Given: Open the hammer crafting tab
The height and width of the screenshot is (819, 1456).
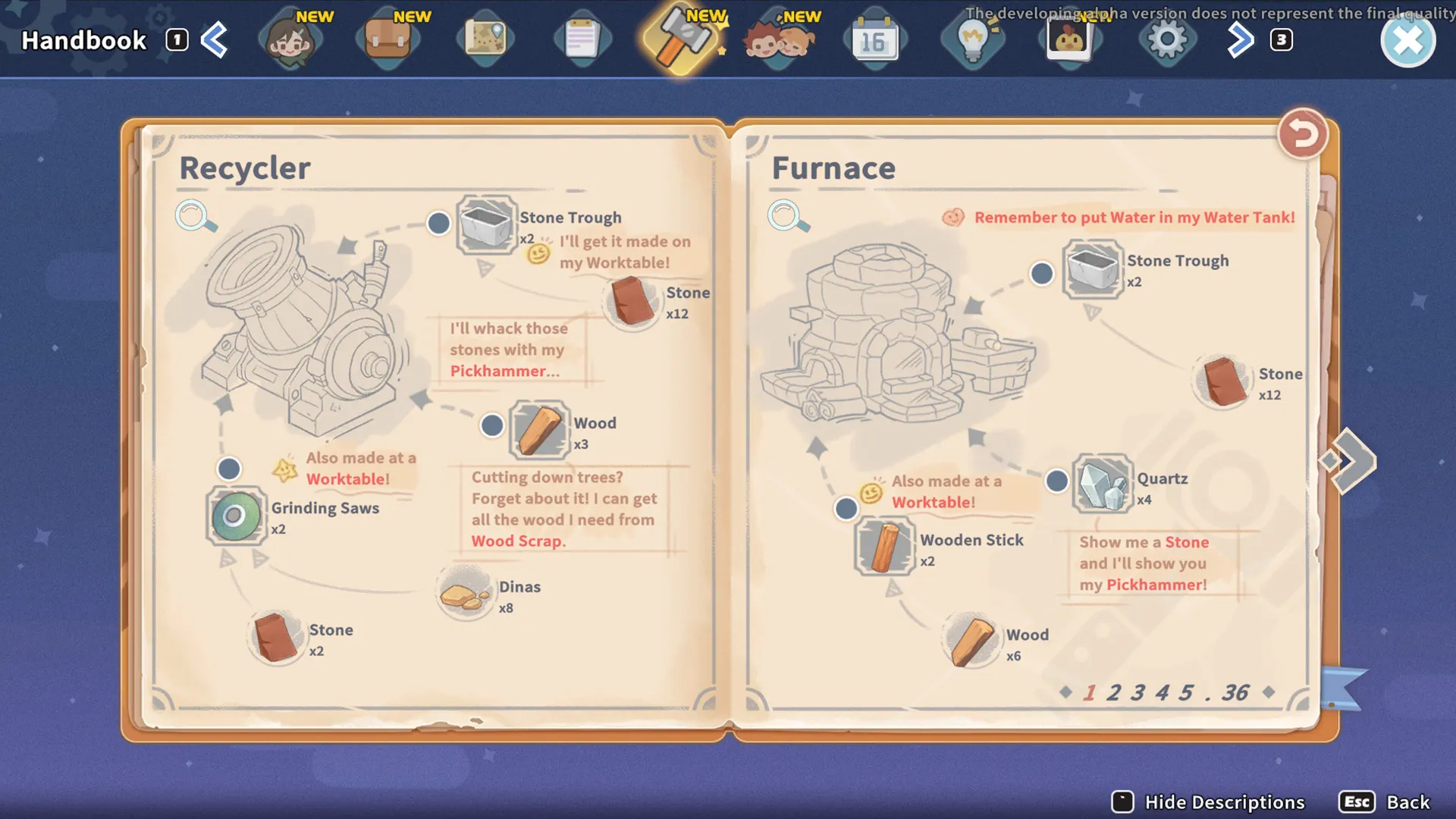Looking at the screenshot, I should point(680,41).
